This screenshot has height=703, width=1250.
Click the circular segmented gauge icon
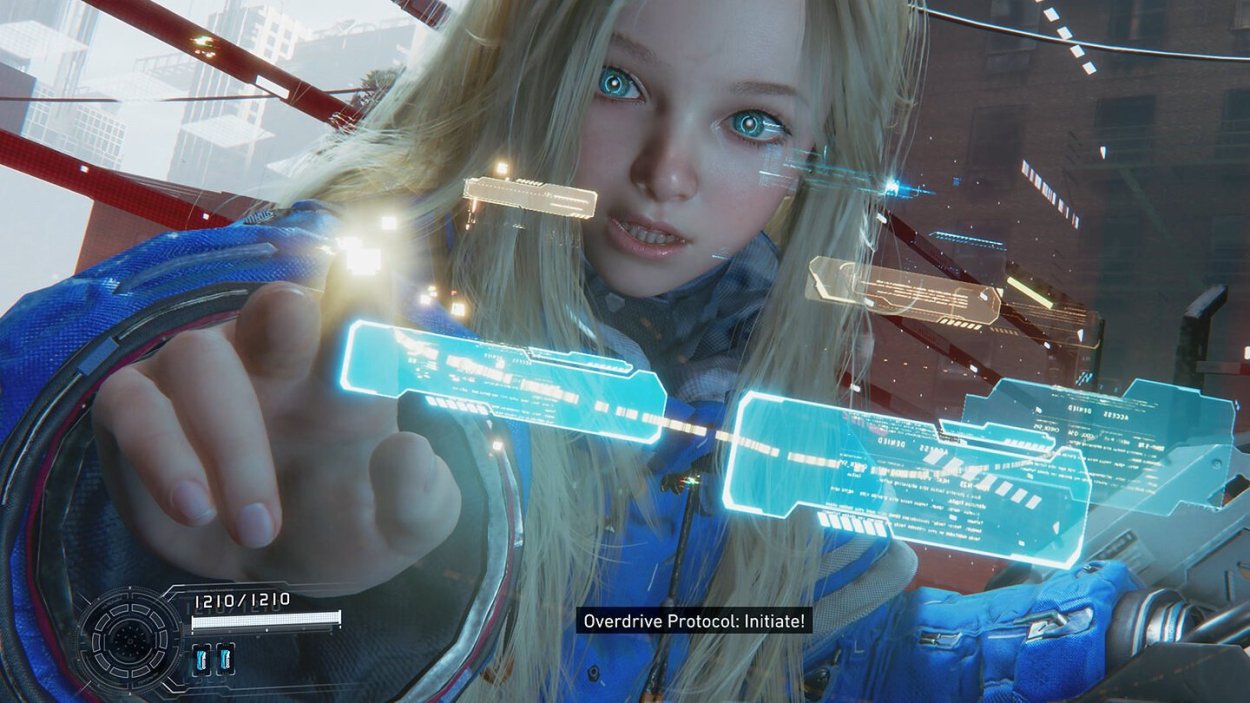(x=130, y=639)
